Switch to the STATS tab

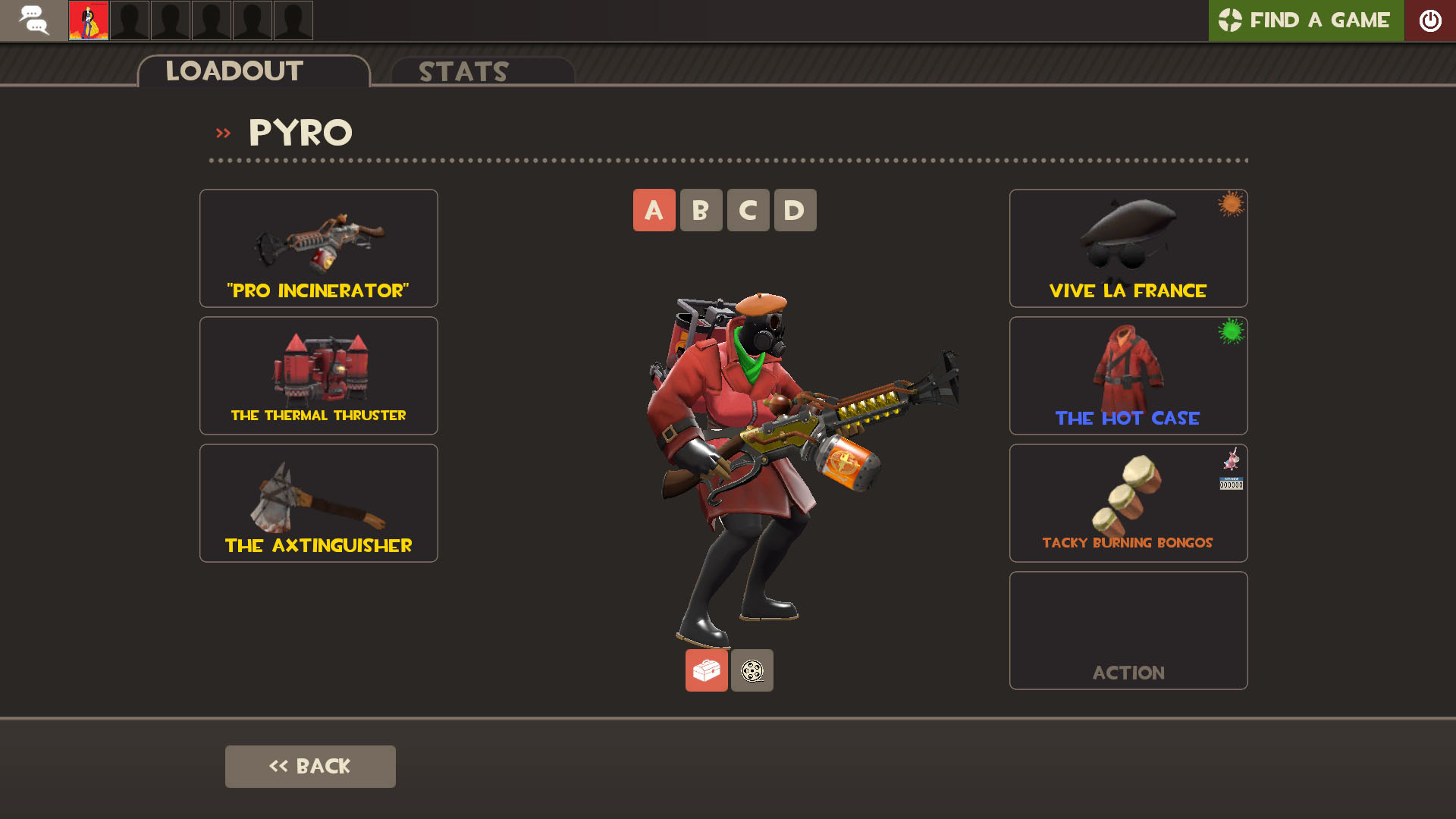click(x=463, y=72)
